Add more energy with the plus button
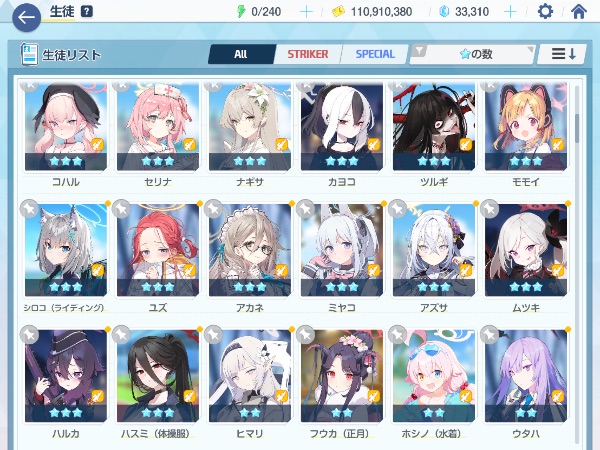Image resolution: width=600 pixels, height=450 pixels. tap(306, 12)
